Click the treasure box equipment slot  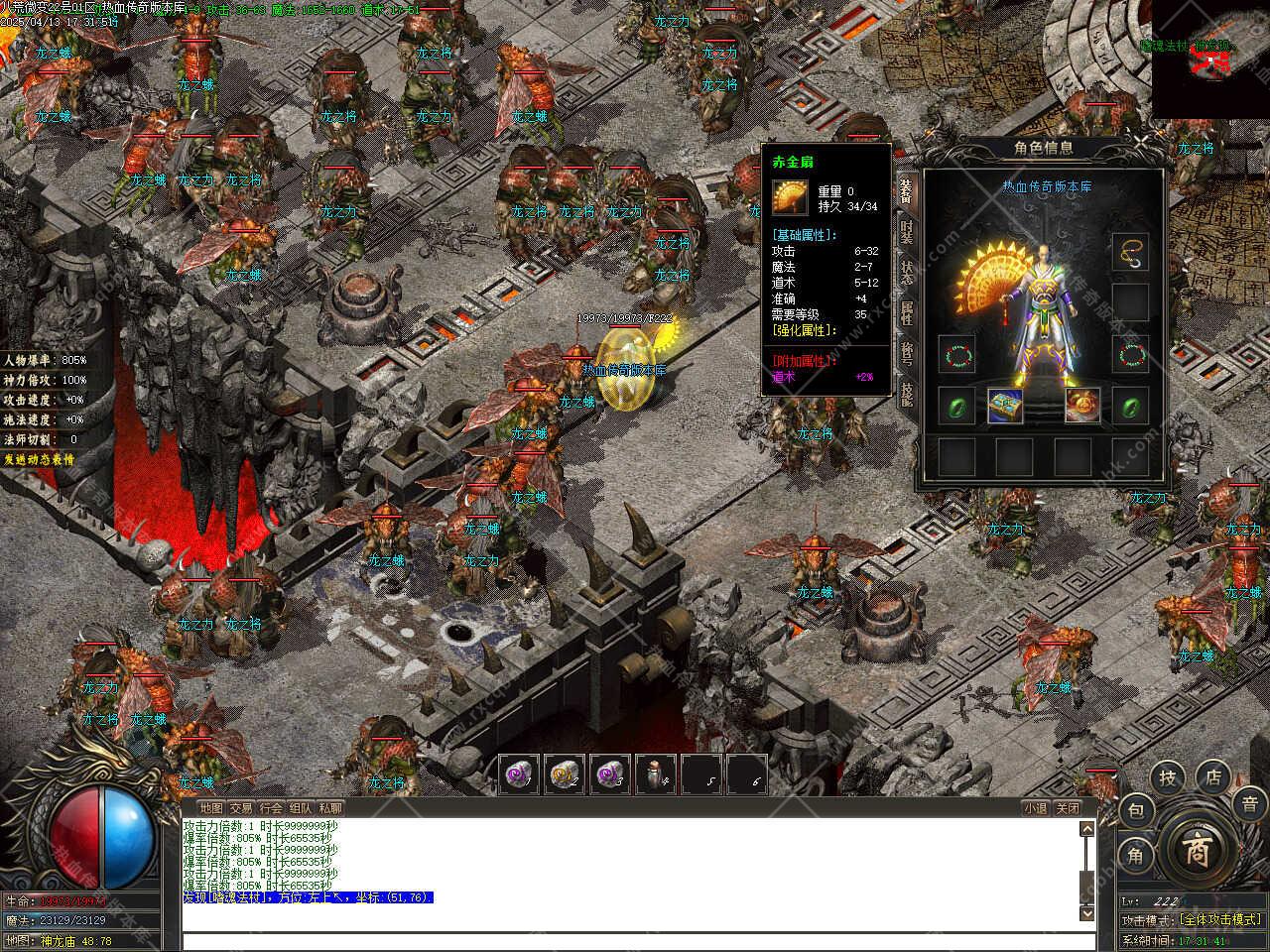point(1005,406)
